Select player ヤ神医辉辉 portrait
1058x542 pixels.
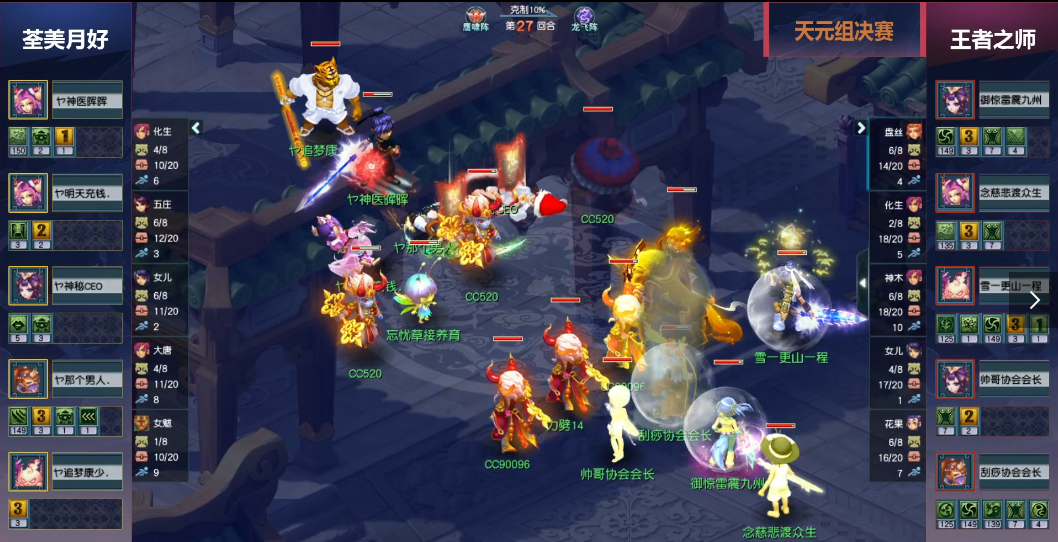point(27,100)
